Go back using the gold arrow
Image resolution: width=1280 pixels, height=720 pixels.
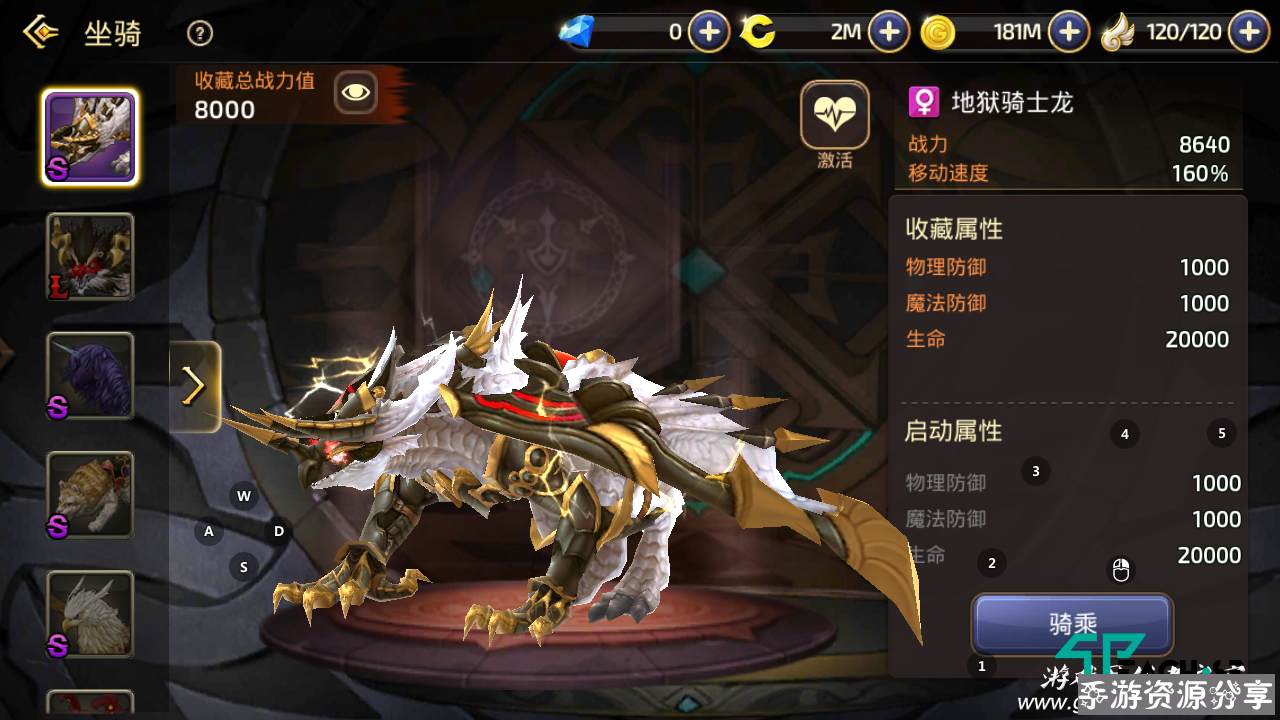tap(40, 33)
